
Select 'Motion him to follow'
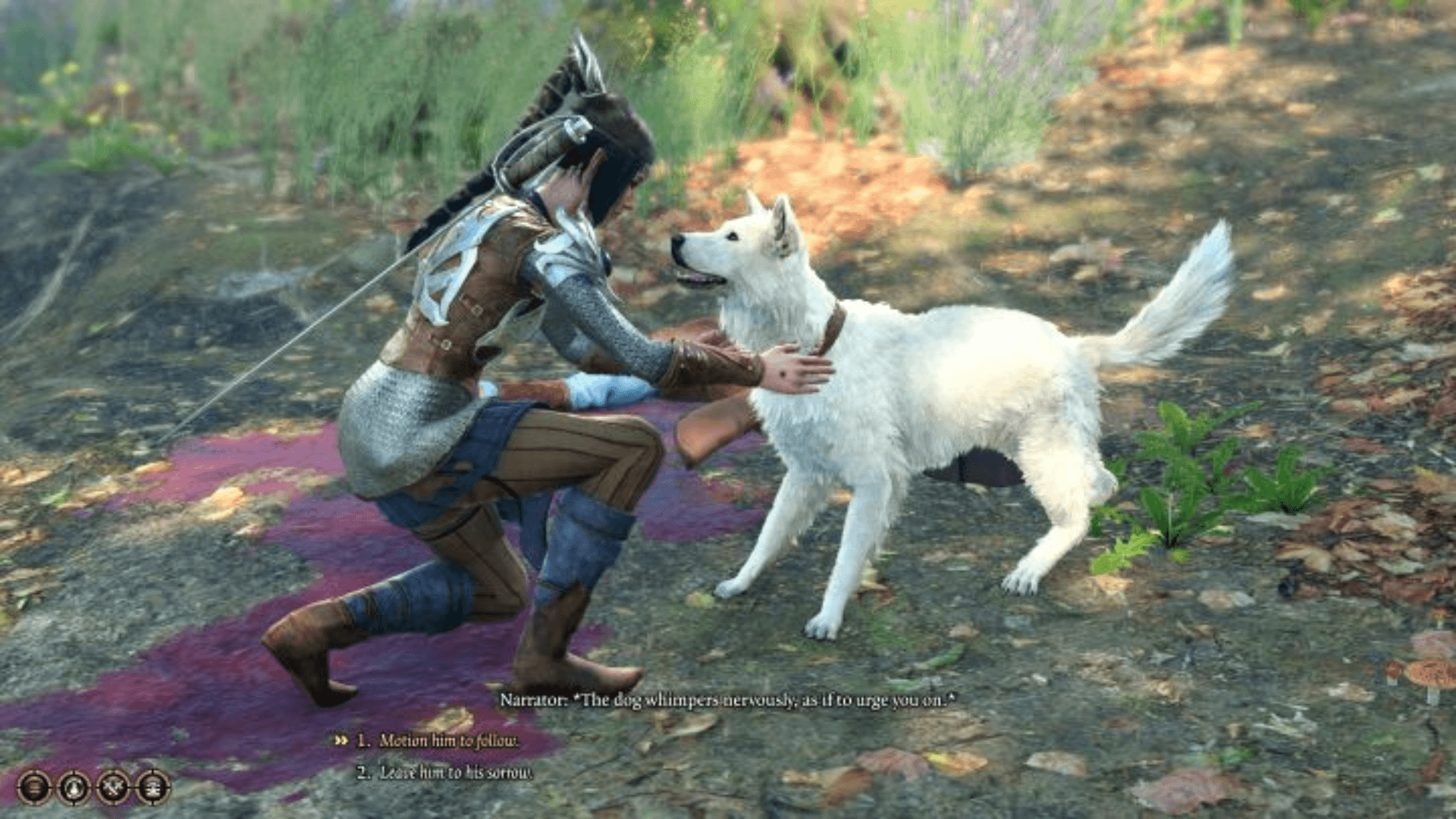(x=449, y=740)
